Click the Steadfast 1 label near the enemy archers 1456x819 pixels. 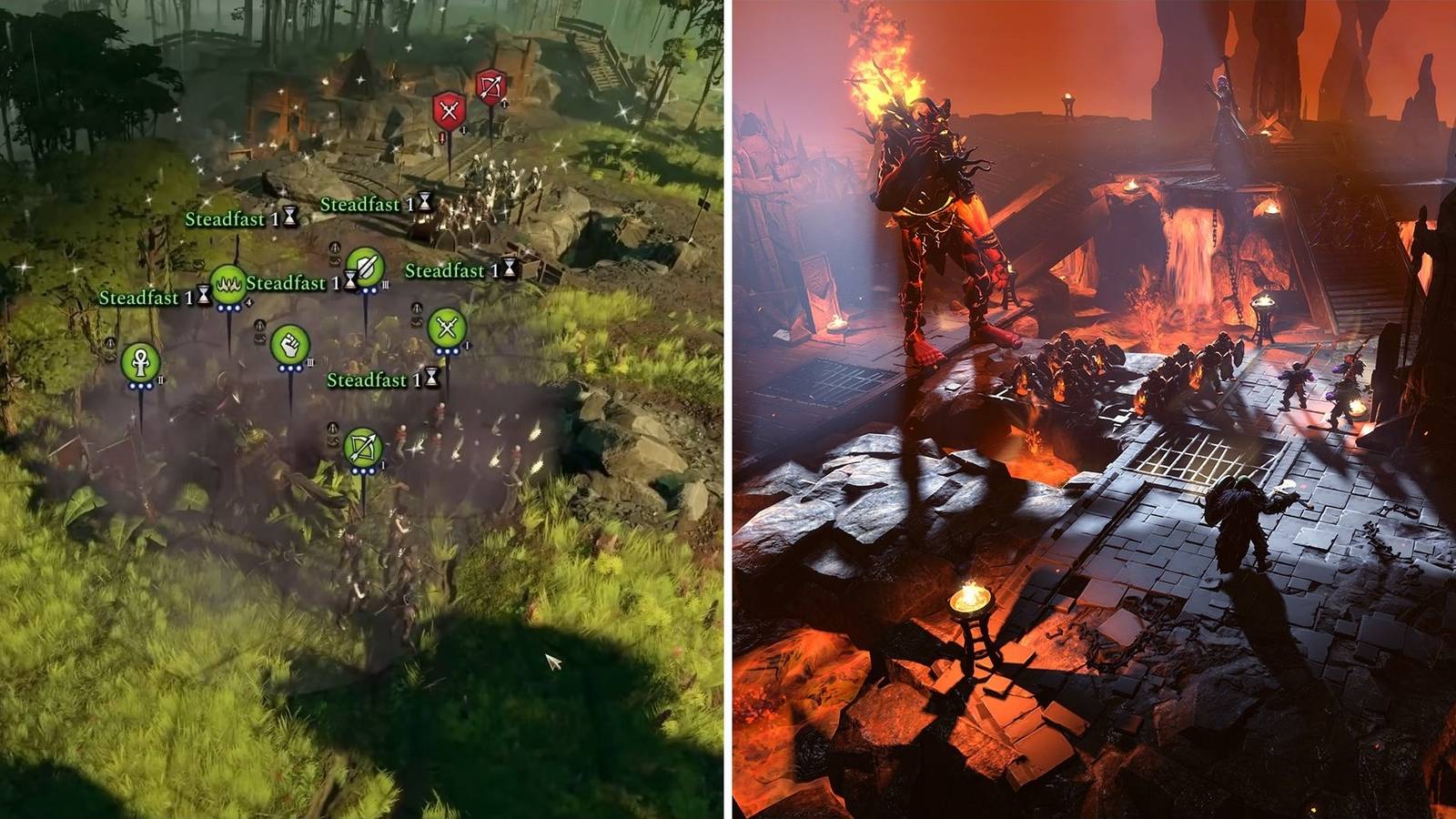(362, 205)
